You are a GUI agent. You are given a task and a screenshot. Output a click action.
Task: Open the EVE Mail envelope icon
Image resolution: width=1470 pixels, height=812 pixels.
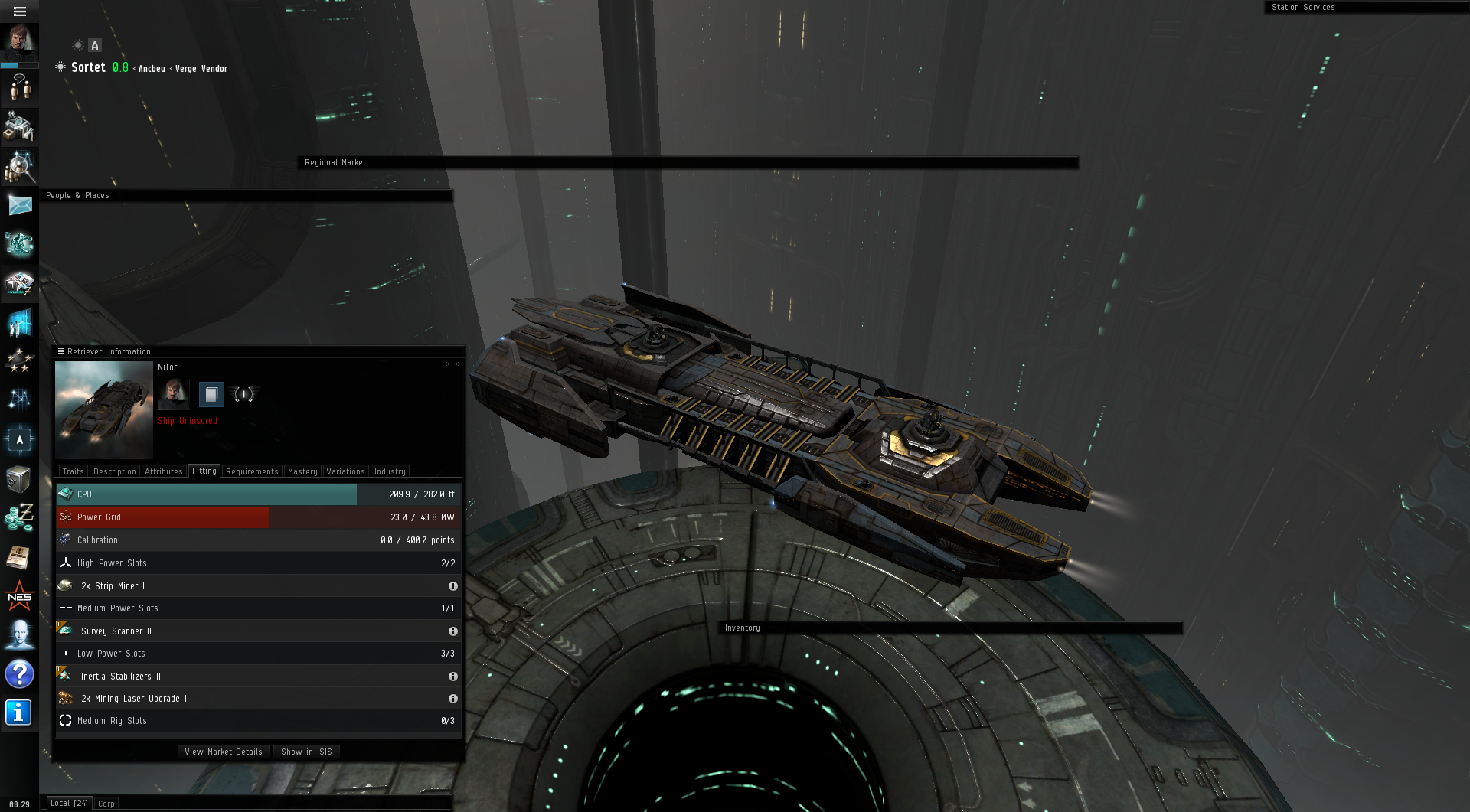point(20,205)
